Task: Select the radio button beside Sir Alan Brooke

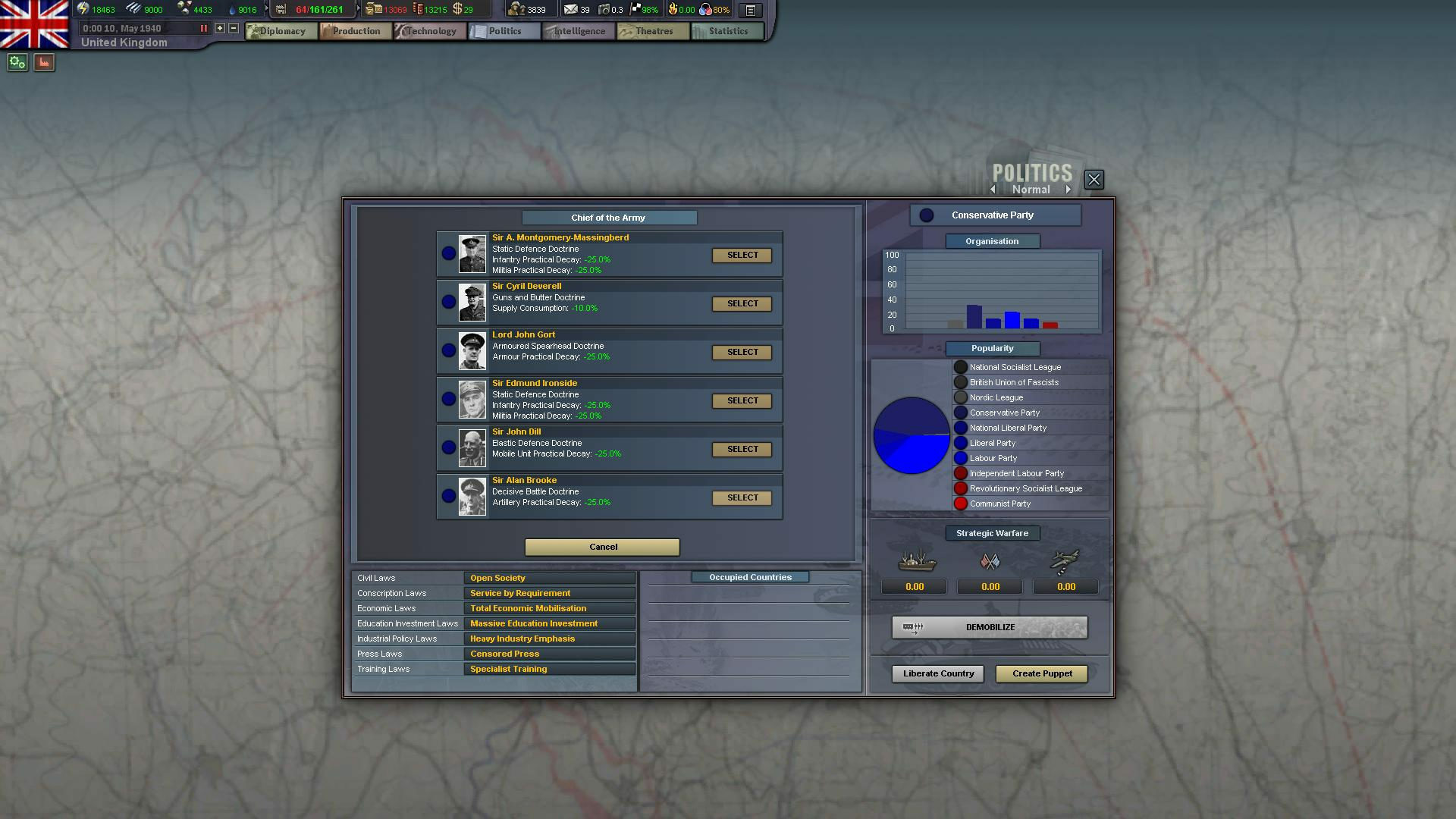Action: coord(448,497)
